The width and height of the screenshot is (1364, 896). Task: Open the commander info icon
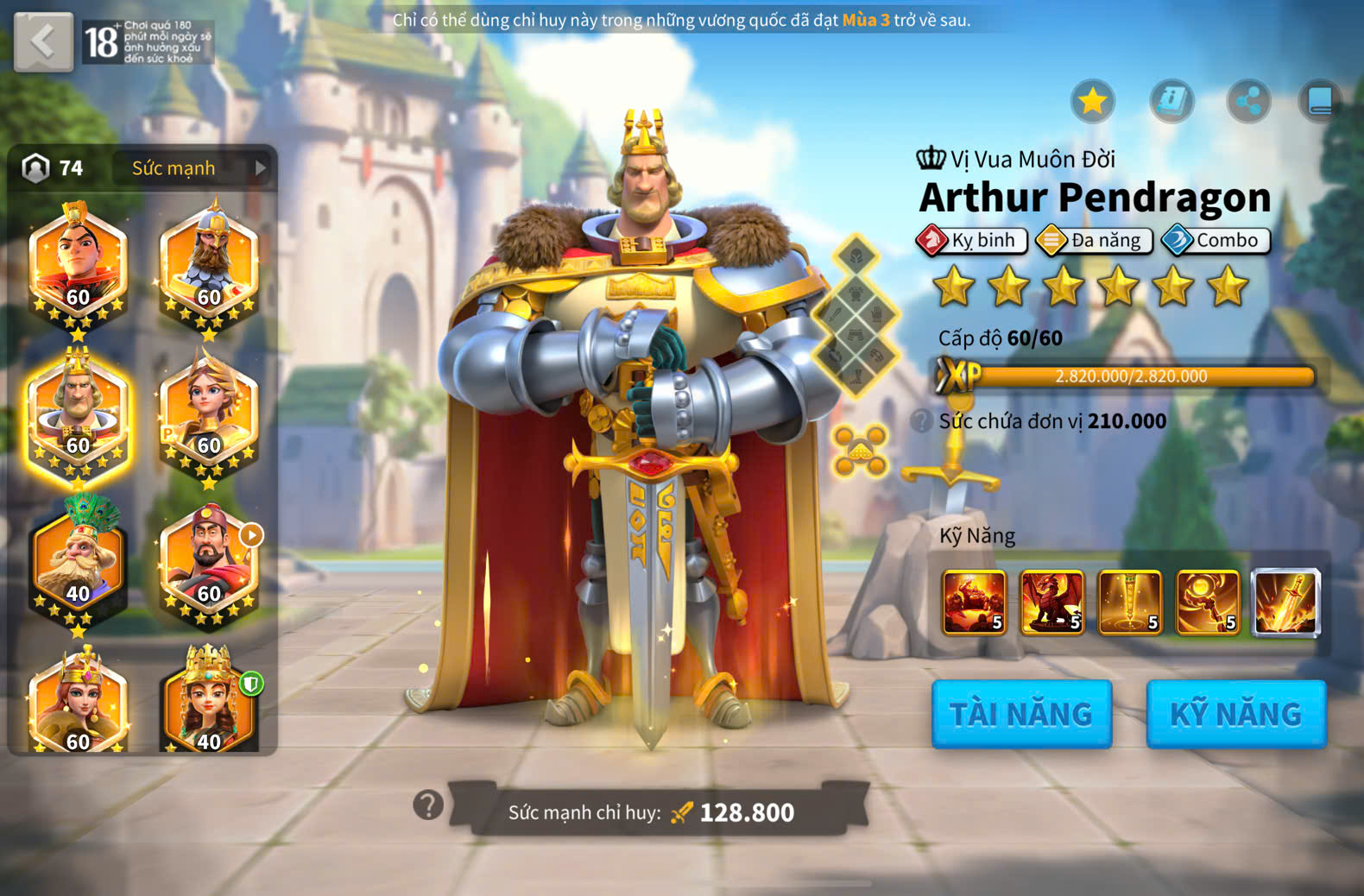(x=1171, y=102)
